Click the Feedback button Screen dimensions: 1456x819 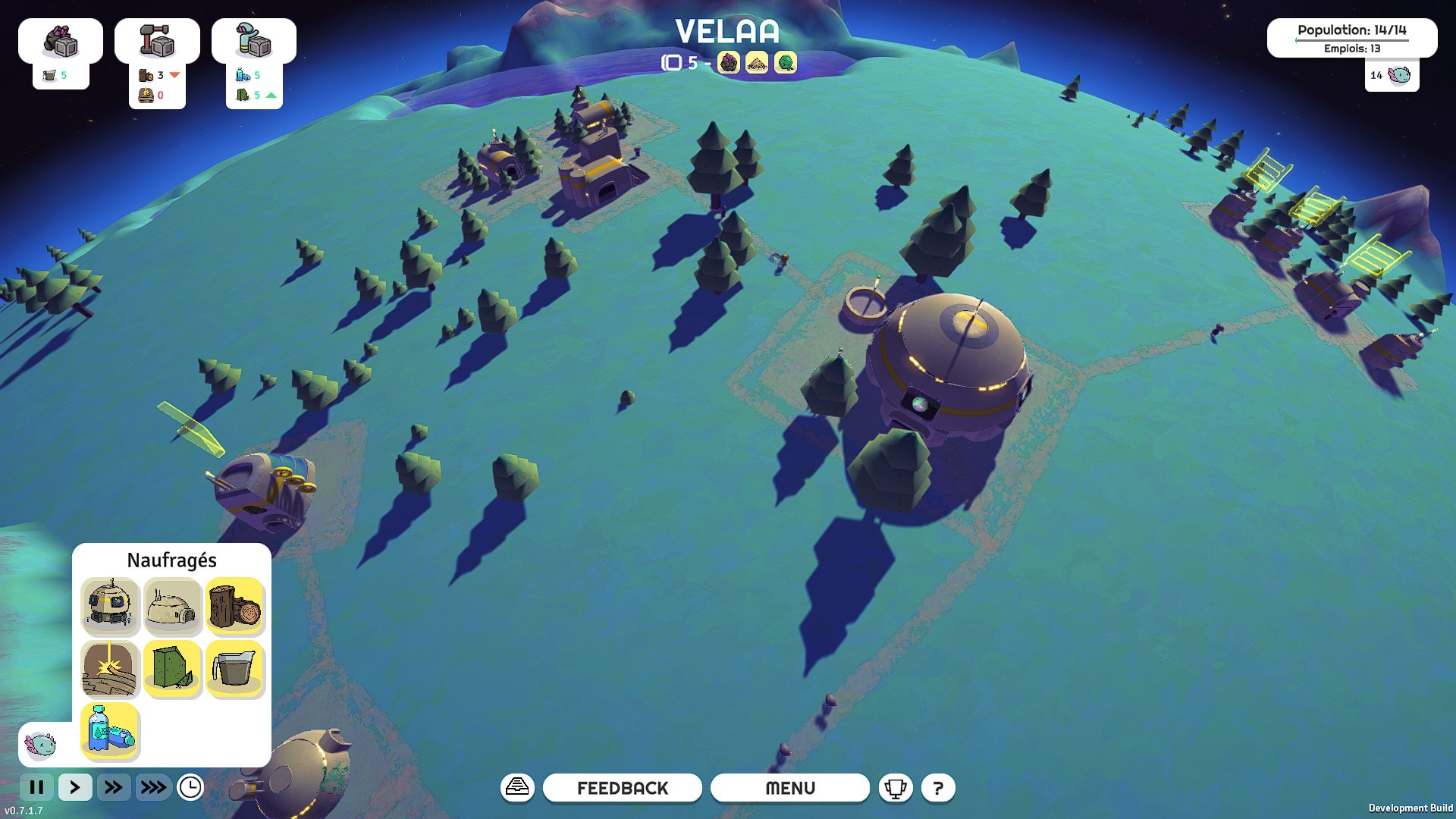click(623, 788)
